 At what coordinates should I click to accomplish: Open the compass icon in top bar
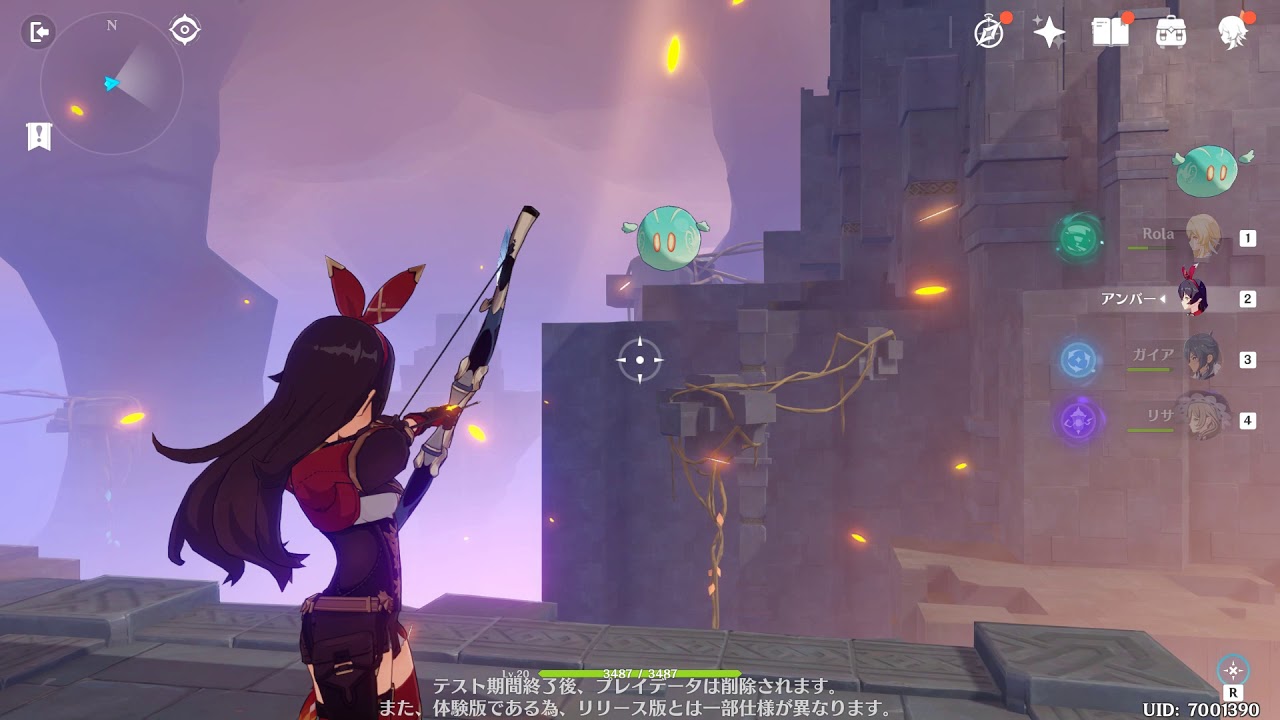coord(989,32)
